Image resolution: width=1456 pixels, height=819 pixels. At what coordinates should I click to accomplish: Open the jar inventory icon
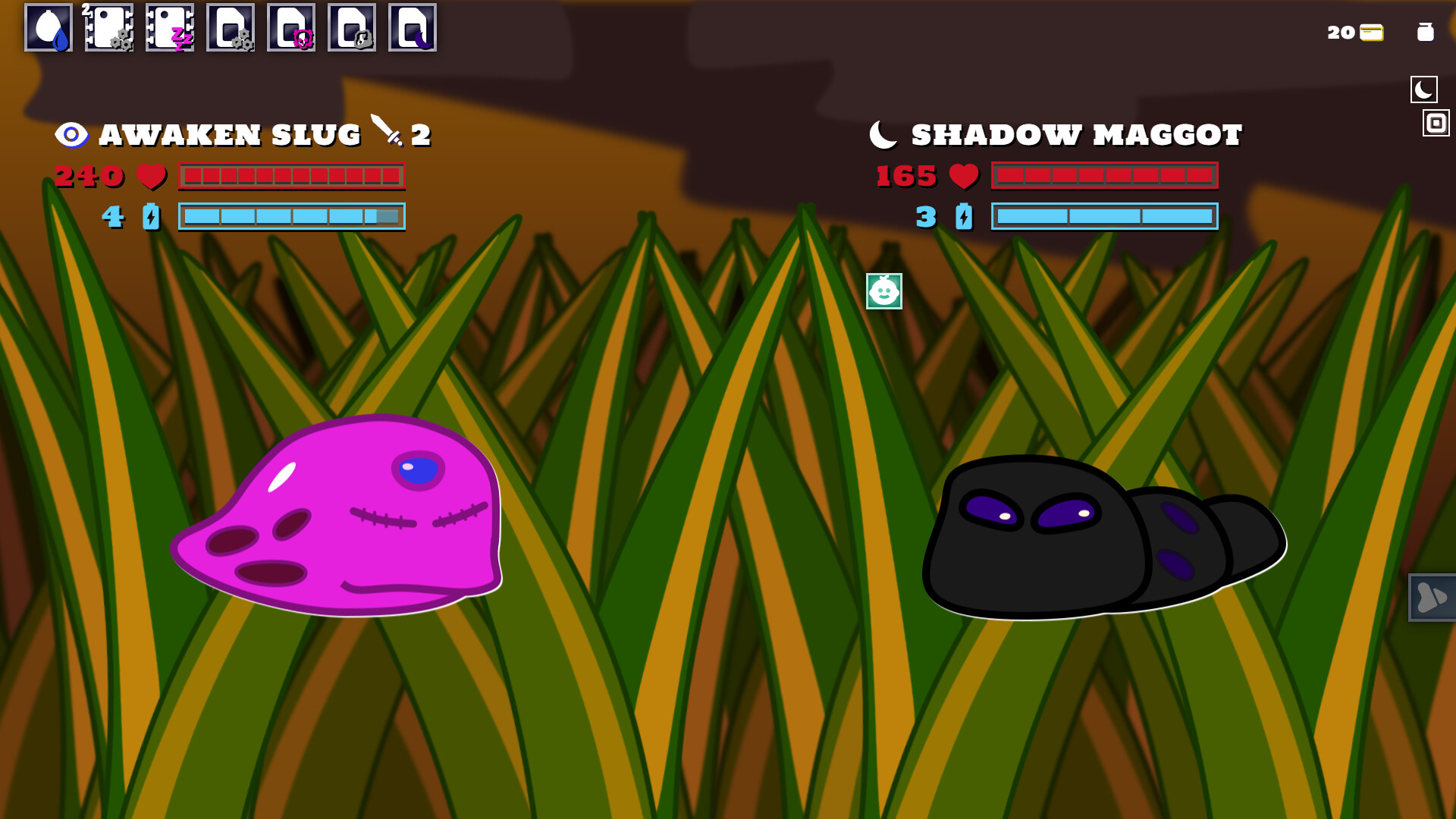tap(1426, 32)
